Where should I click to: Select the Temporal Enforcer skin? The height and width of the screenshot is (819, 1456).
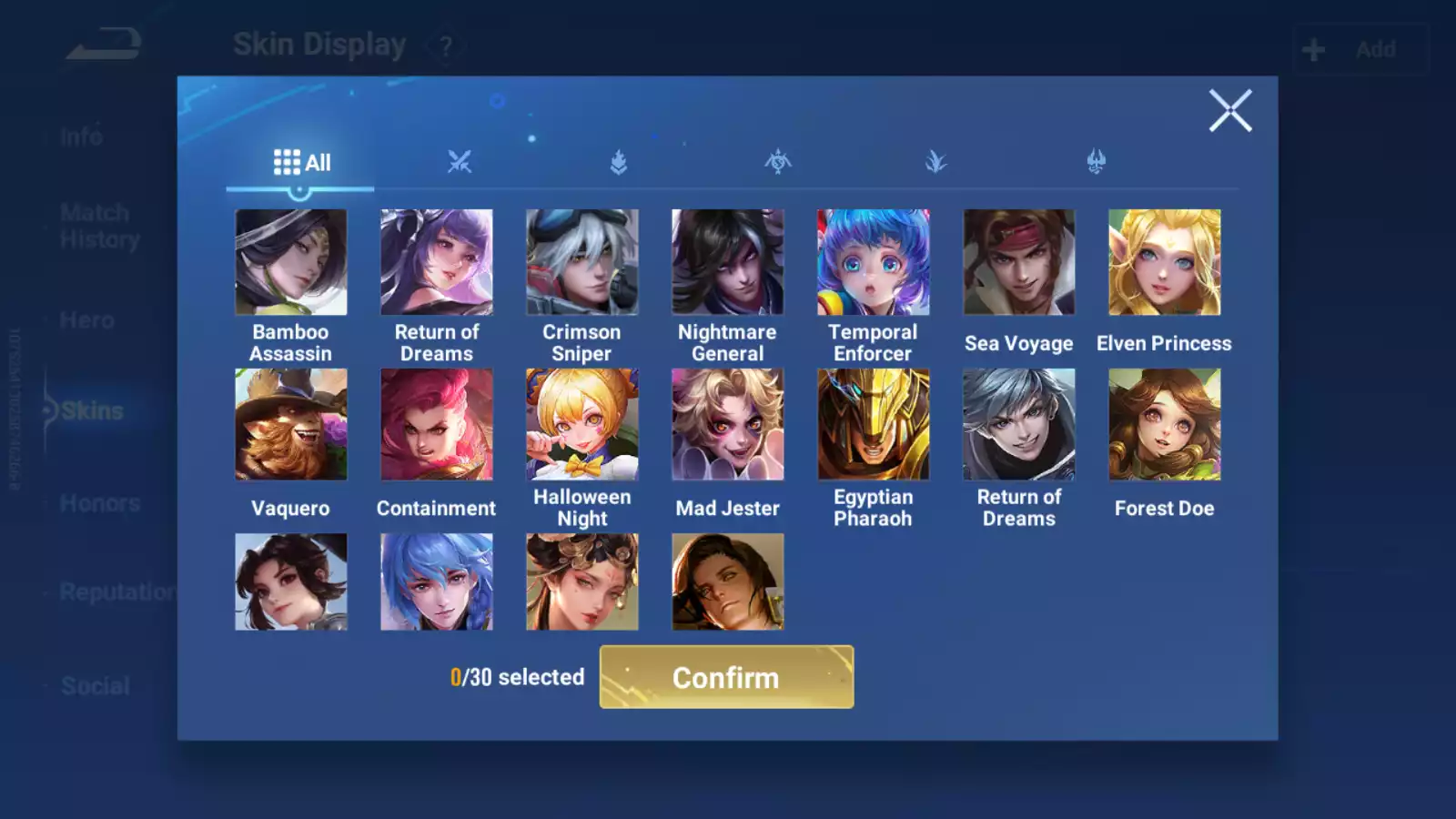(873, 262)
